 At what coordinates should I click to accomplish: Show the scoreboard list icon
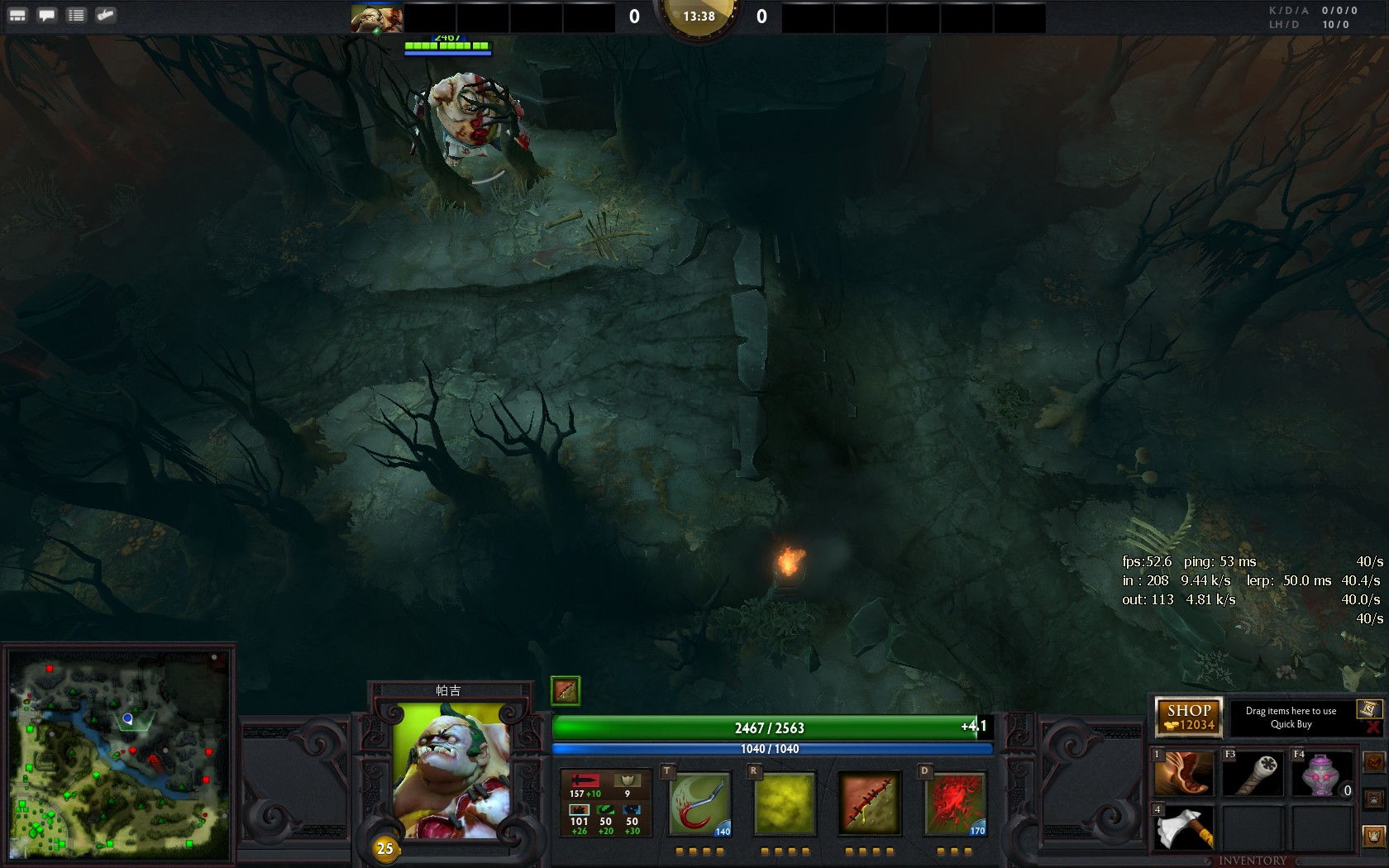[76, 15]
